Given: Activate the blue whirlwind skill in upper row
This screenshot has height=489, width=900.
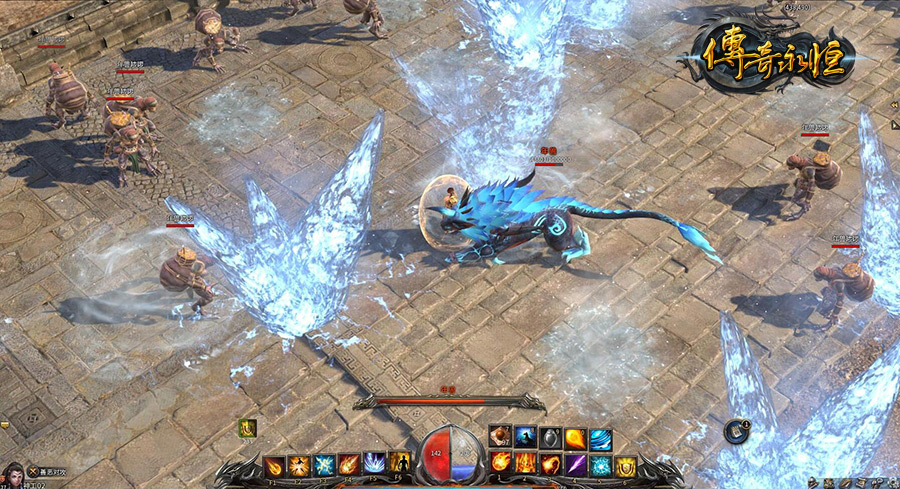Looking at the screenshot, I should [601, 438].
